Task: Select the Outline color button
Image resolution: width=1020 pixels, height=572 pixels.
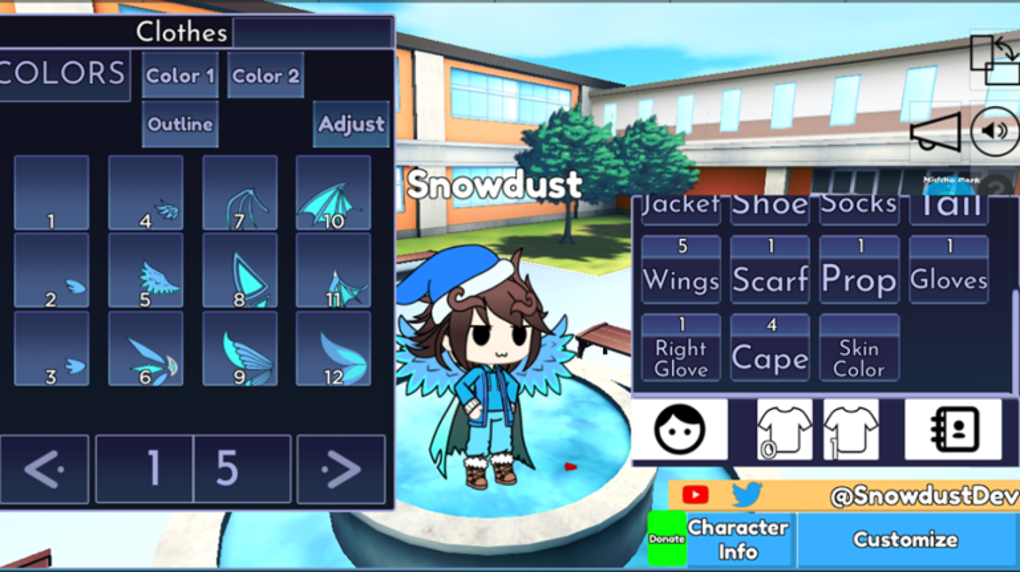Action: (180, 124)
